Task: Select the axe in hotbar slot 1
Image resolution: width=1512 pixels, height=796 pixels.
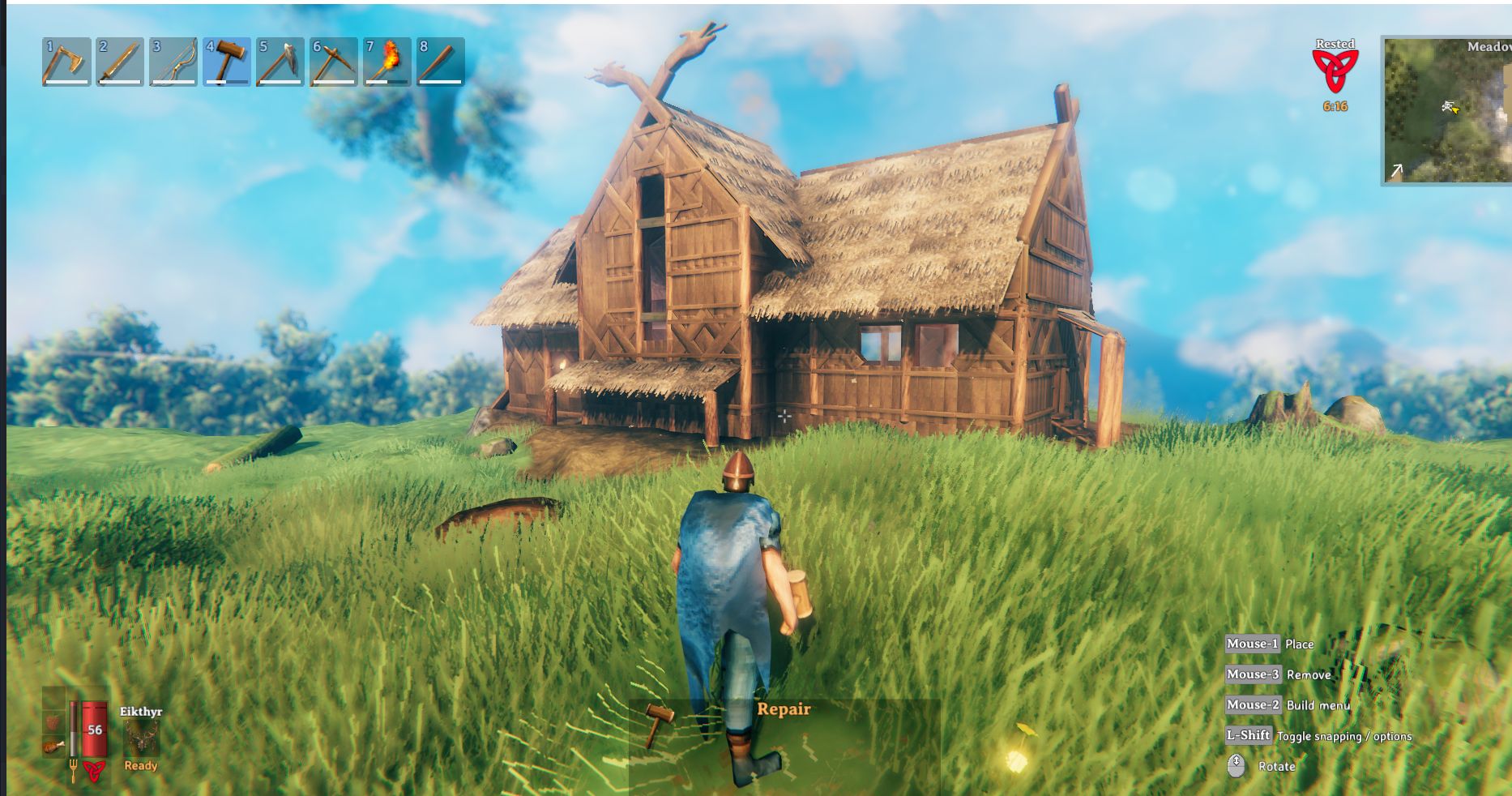Action: (66, 62)
